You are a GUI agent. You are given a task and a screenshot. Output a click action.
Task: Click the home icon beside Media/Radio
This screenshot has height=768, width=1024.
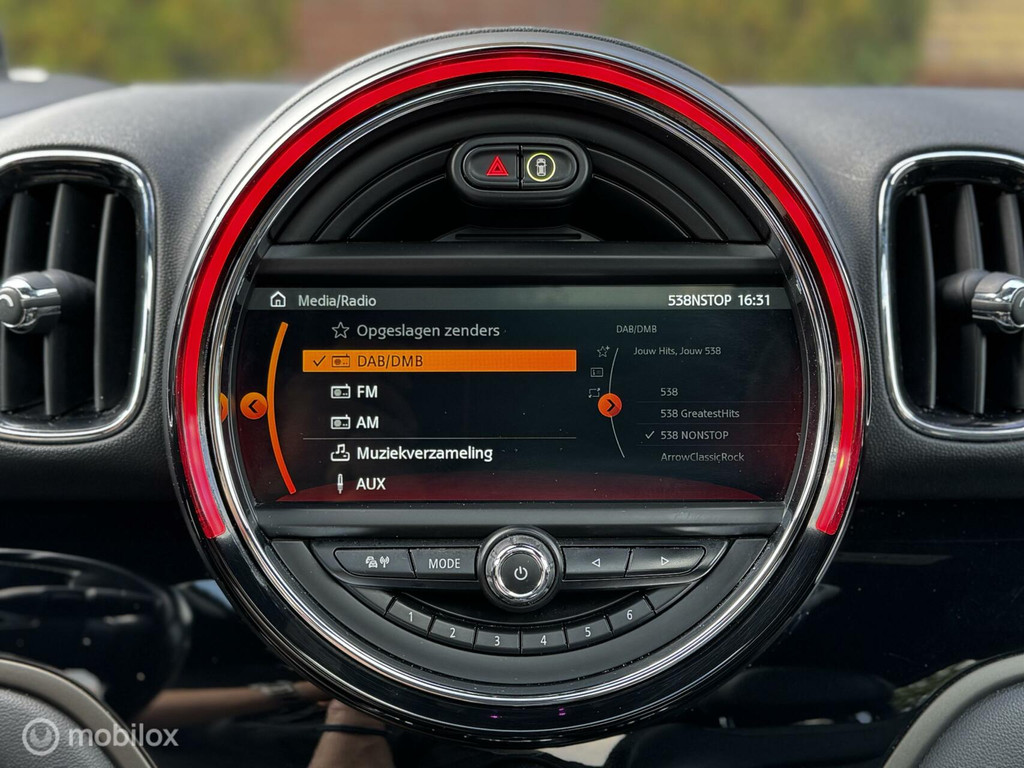[278, 300]
